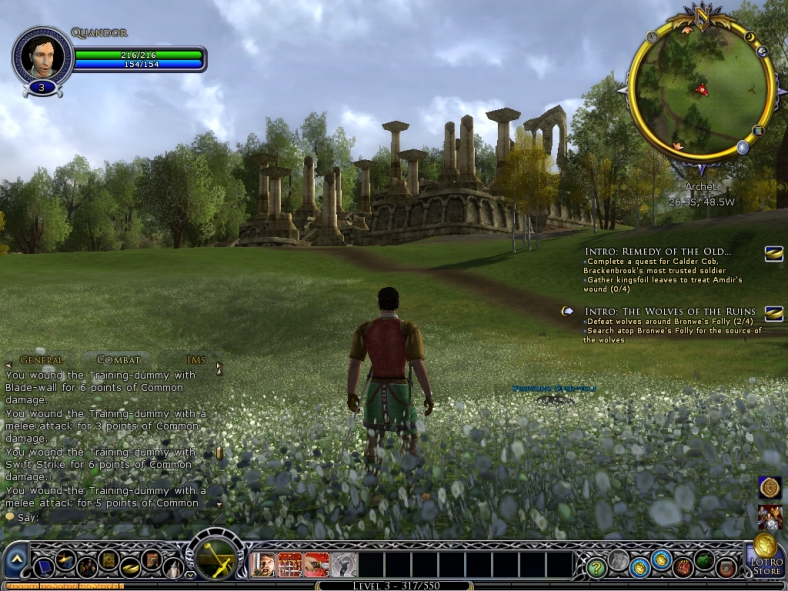
Task: Open the grey wizard icon in menu bar
Action: tap(173, 568)
